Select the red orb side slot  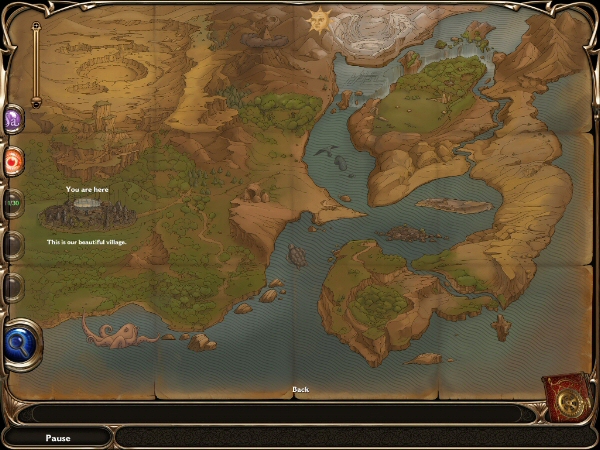[14, 162]
